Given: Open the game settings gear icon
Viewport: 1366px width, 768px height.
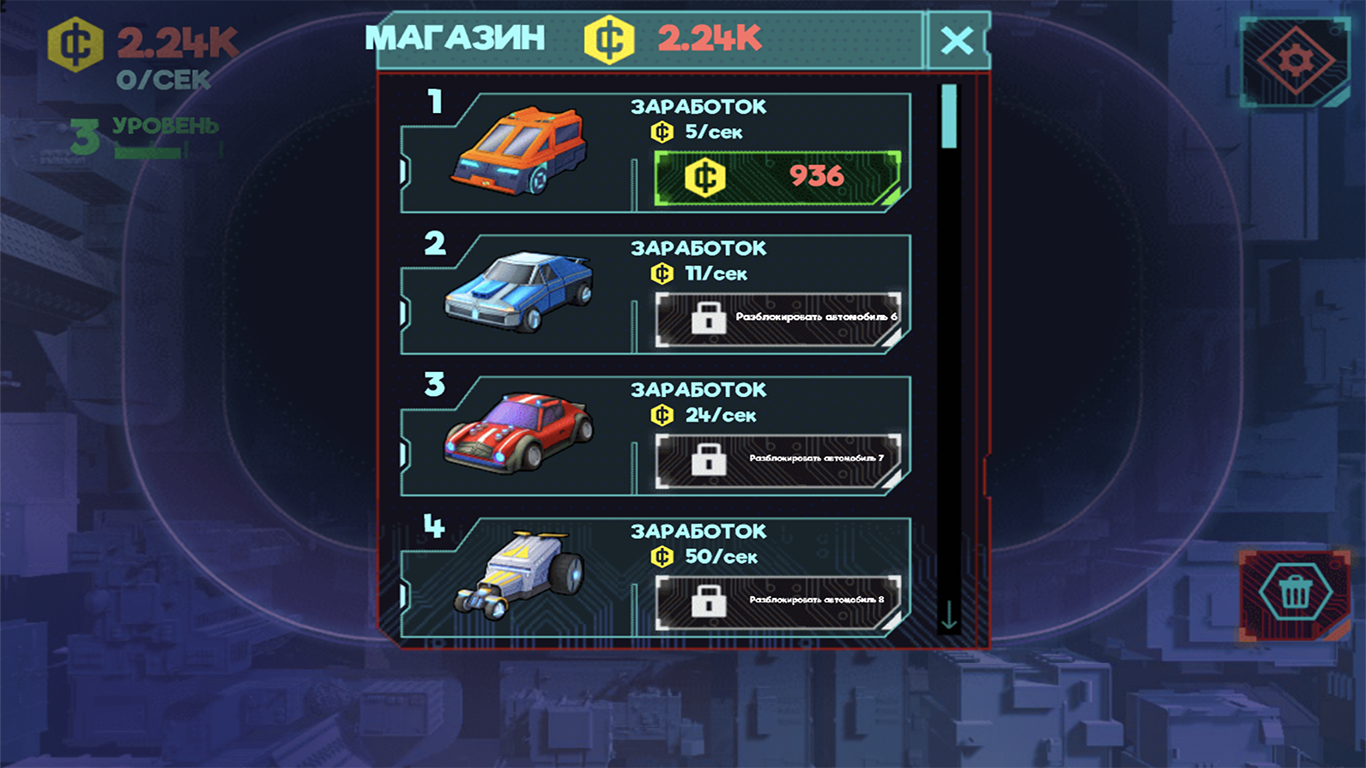Looking at the screenshot, I should point(1296,60).
